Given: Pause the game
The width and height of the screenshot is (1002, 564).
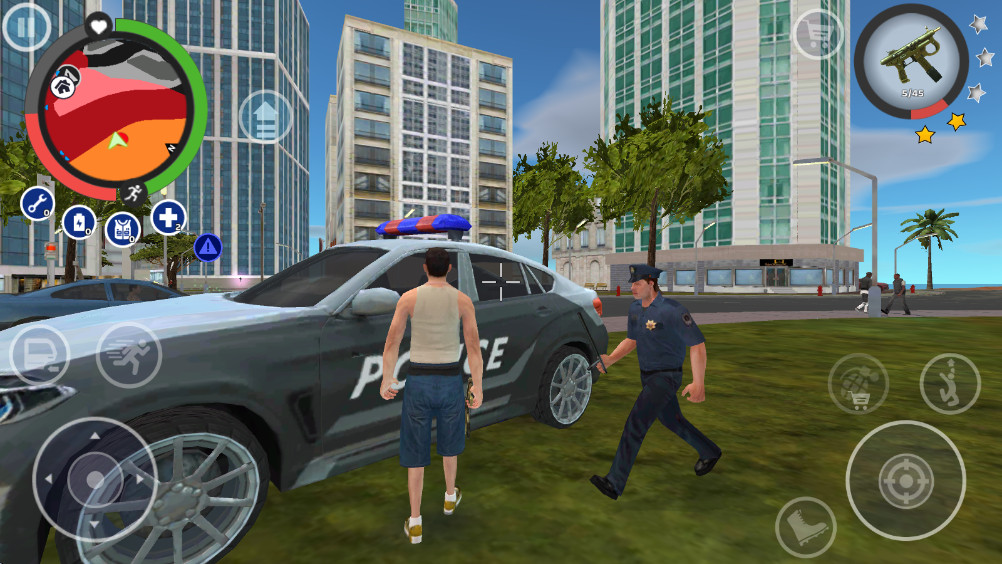Looking at the screenshot, I should pos(26,27).
